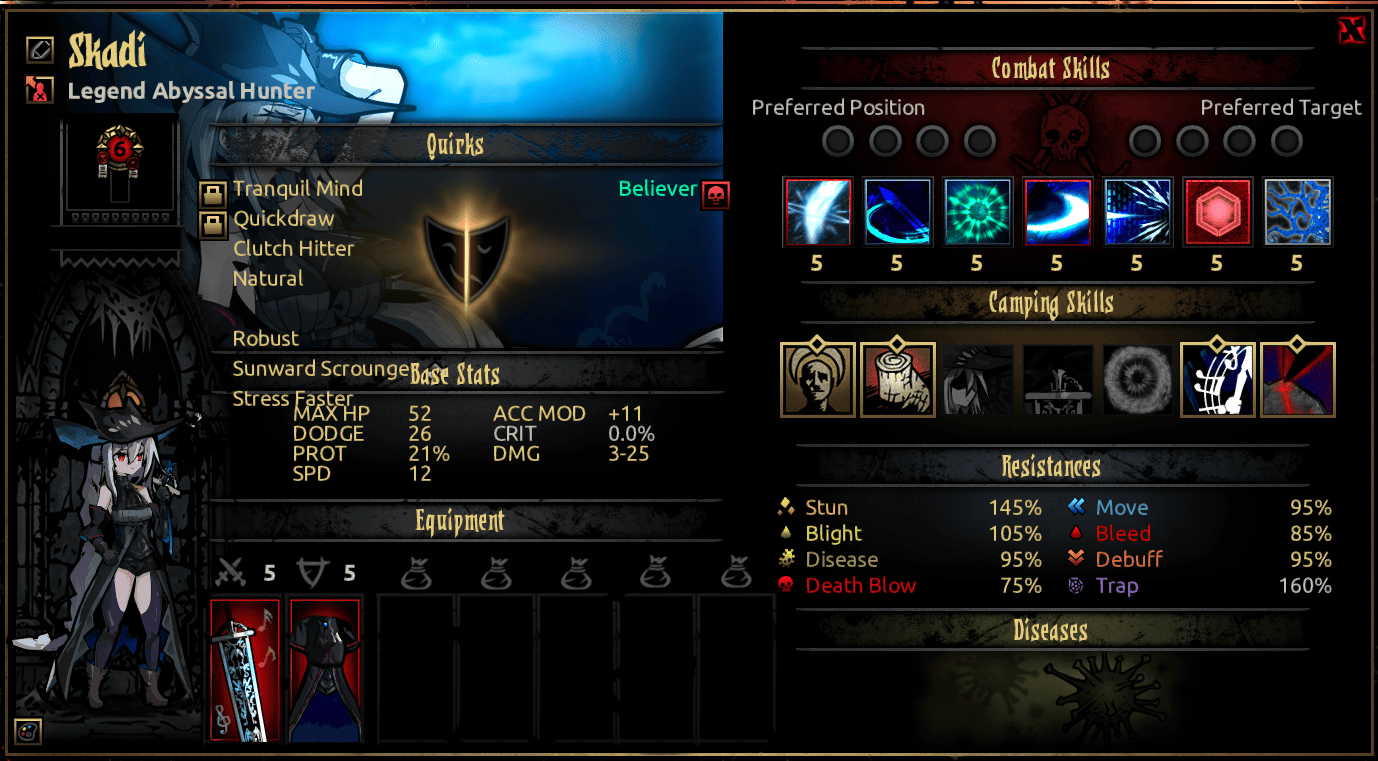Choose the wooden log camping skill
This screenshot has width=1378, height=761.
pyautogui.click(x=897, y=380)
